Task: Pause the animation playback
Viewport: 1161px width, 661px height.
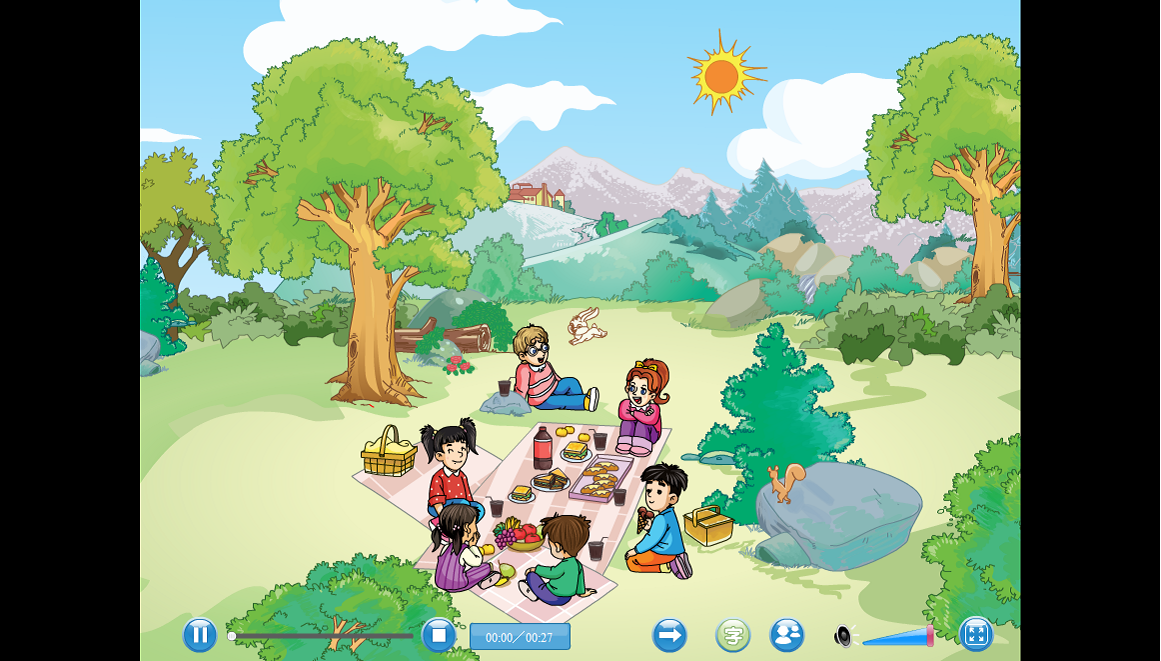Action: click(x=200, y=635)
